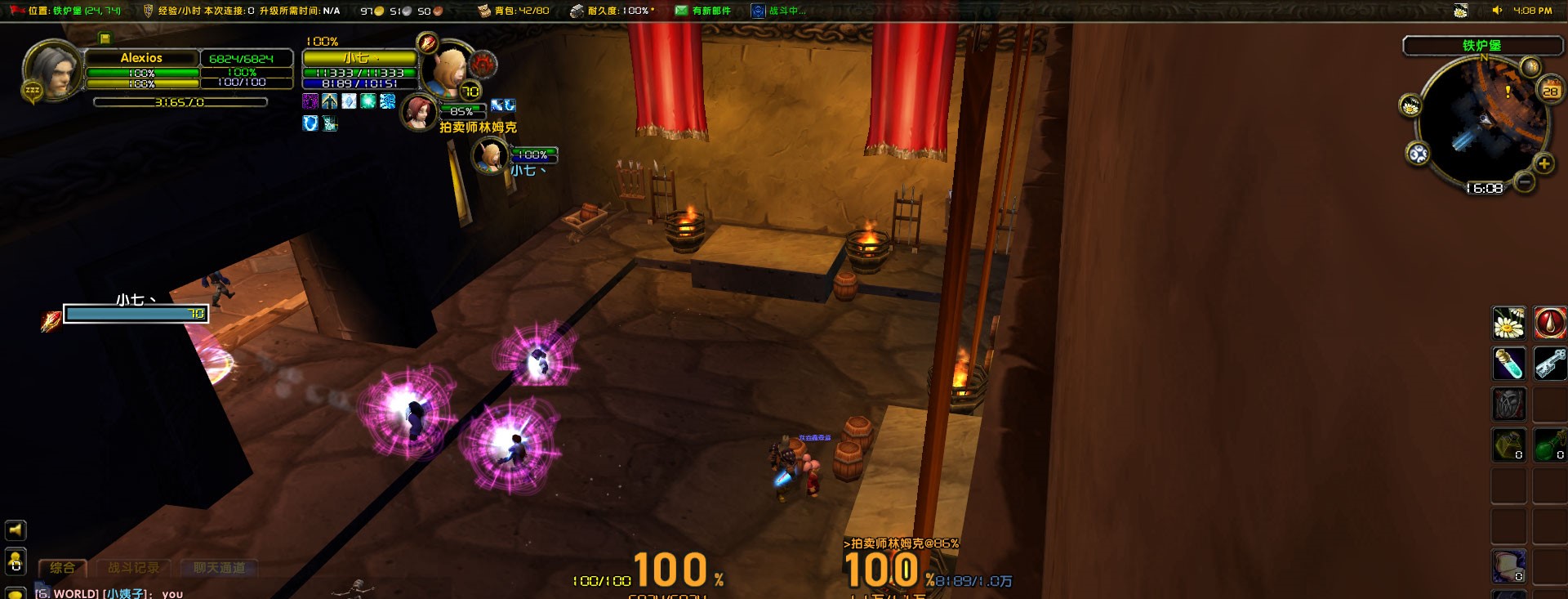Viewport: 1568px width, 599px height.
Task: Click target-of-target portrait 拍卖师林姆克
Action: click(418, 113)
